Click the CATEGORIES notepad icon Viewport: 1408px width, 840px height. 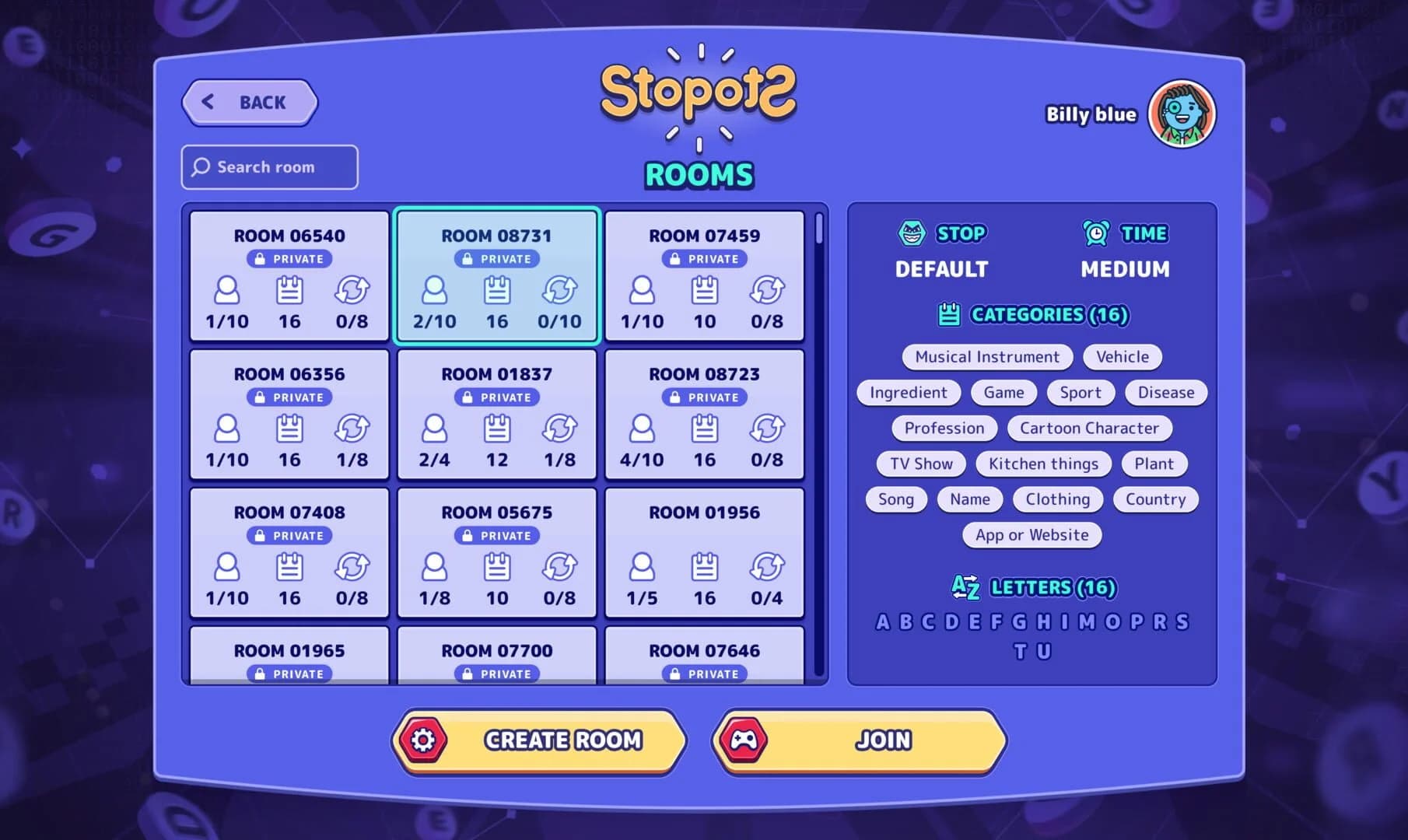(x=948, y=315)
